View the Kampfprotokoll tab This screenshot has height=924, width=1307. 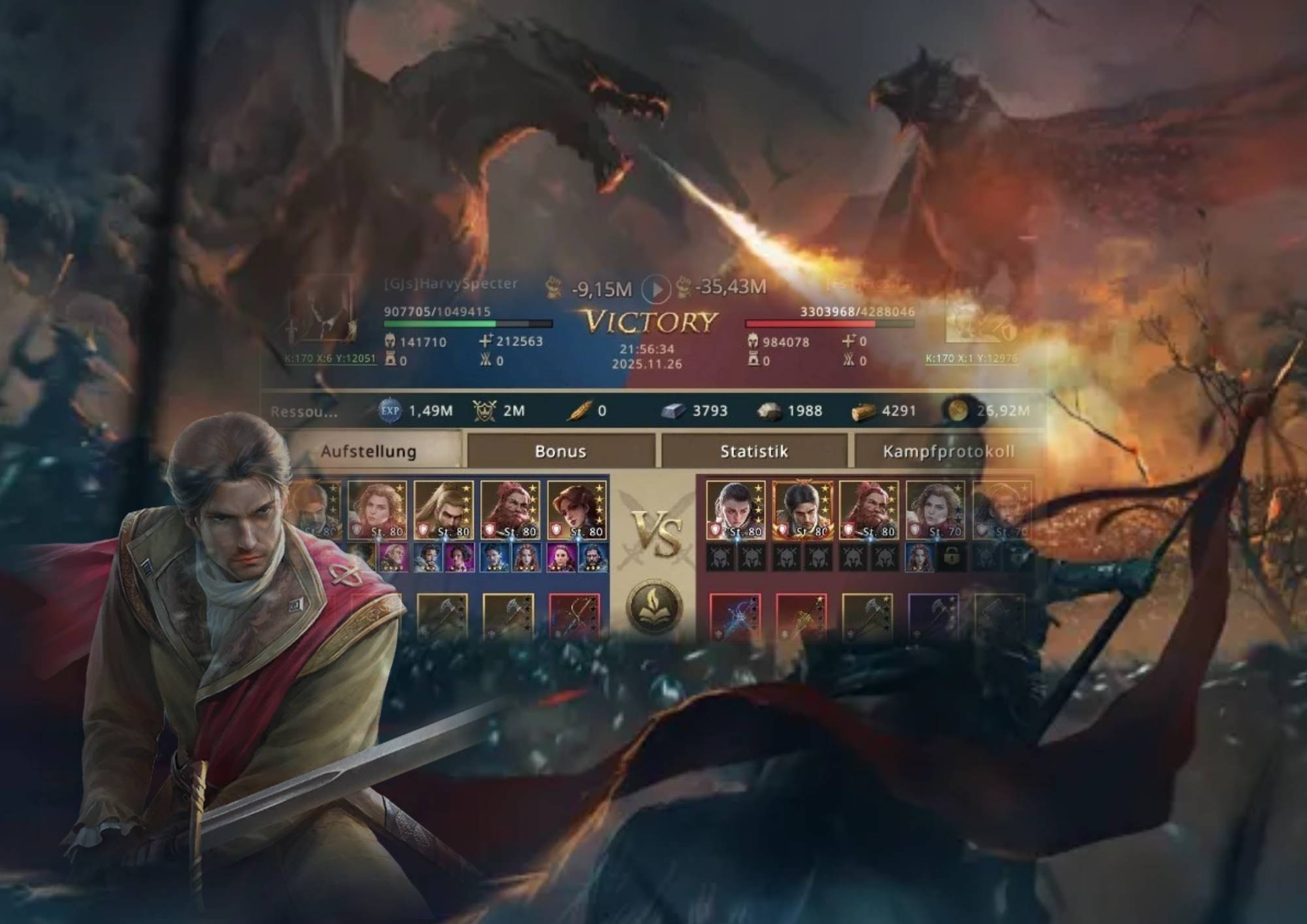point(948,452)
